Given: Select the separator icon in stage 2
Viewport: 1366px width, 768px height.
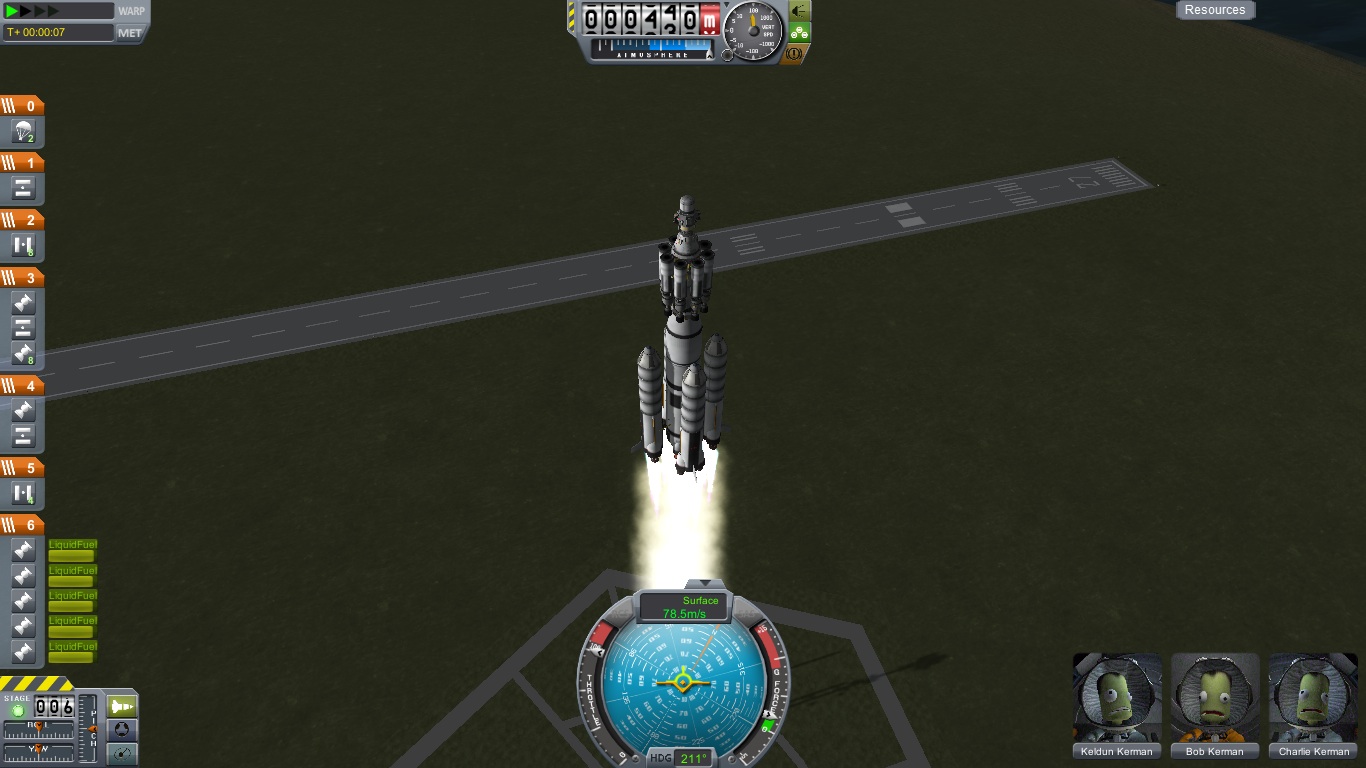Looking at the screenshot, I should click(23, 243).
